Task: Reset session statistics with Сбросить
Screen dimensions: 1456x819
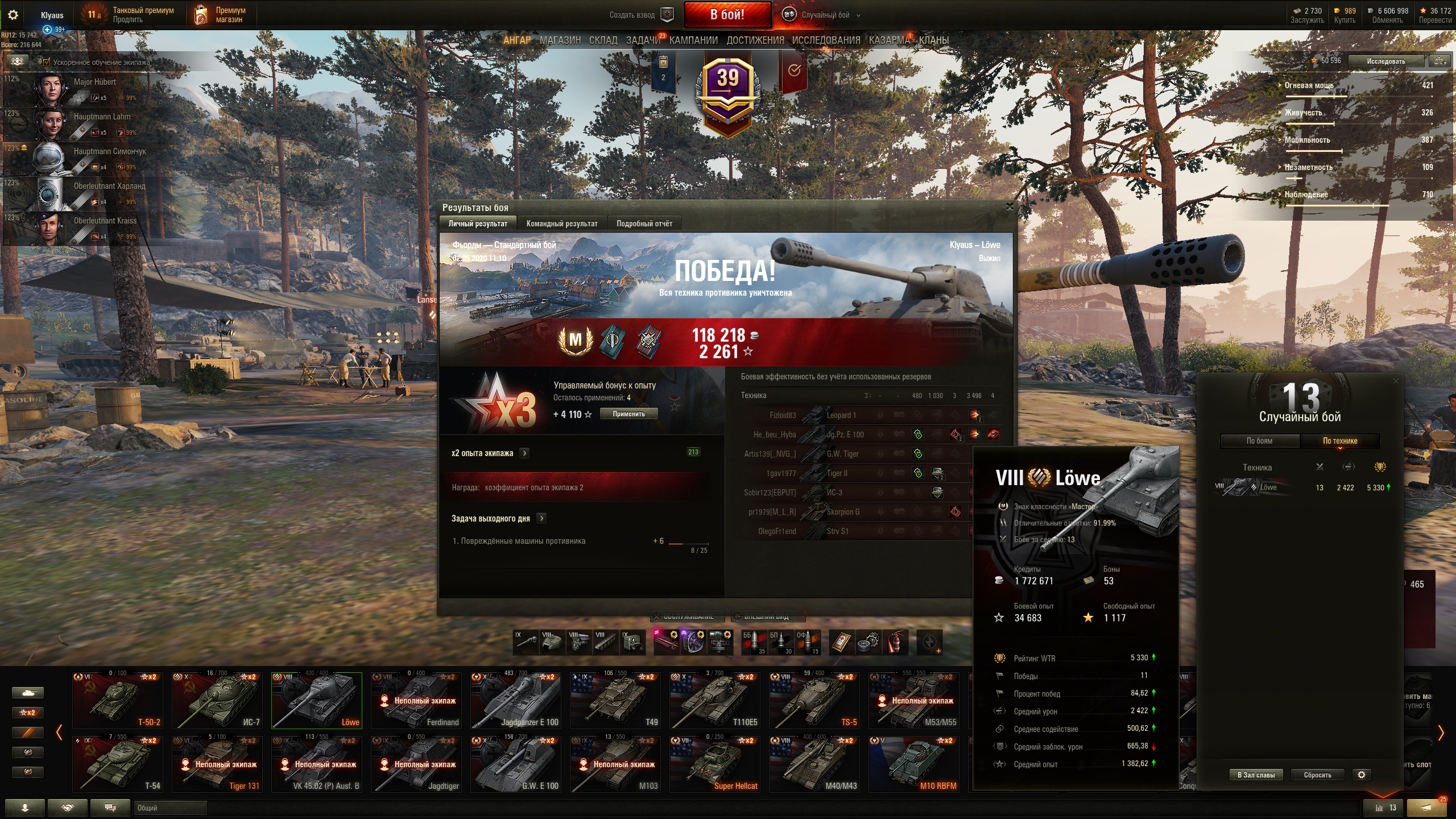Action: (1317, 775)
